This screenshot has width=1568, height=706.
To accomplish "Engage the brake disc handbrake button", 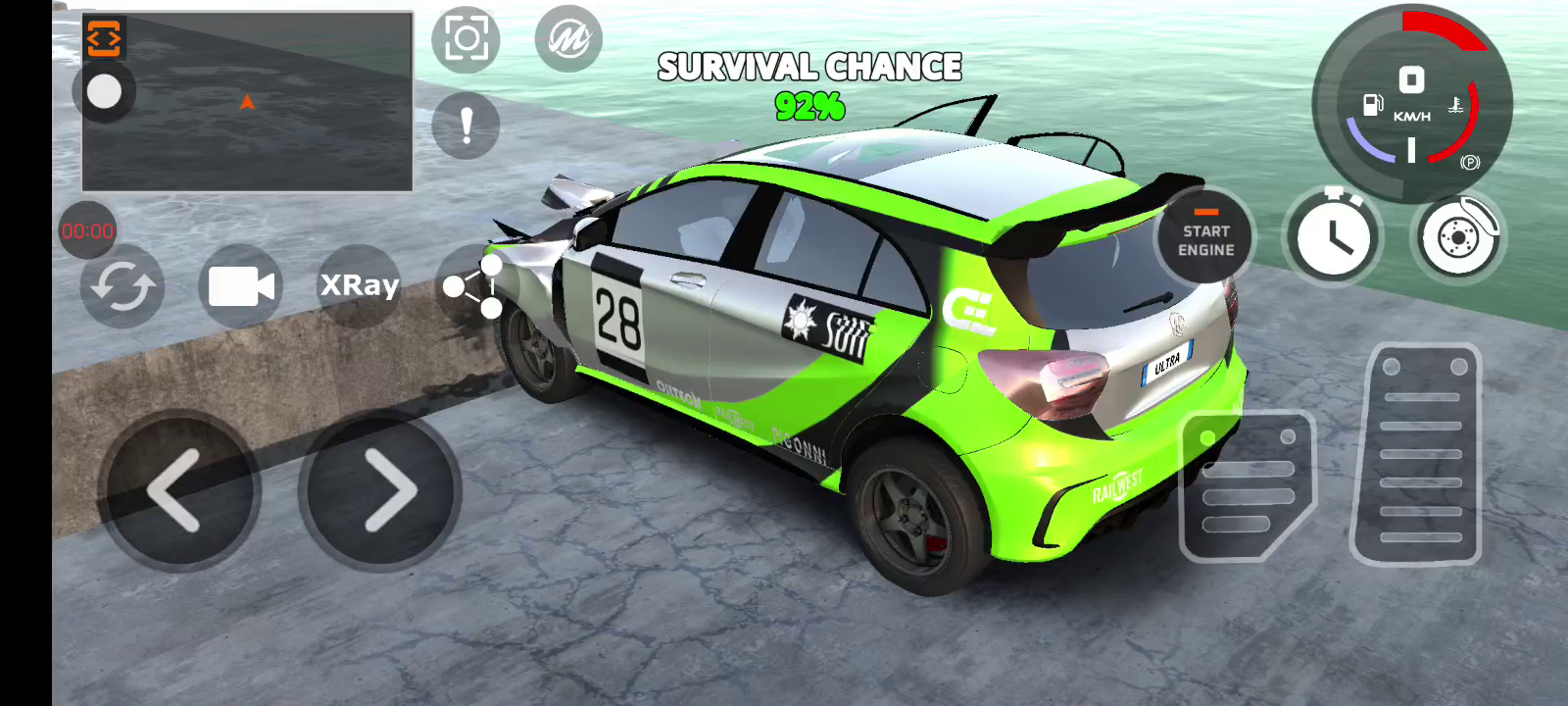I will 1458,236.
